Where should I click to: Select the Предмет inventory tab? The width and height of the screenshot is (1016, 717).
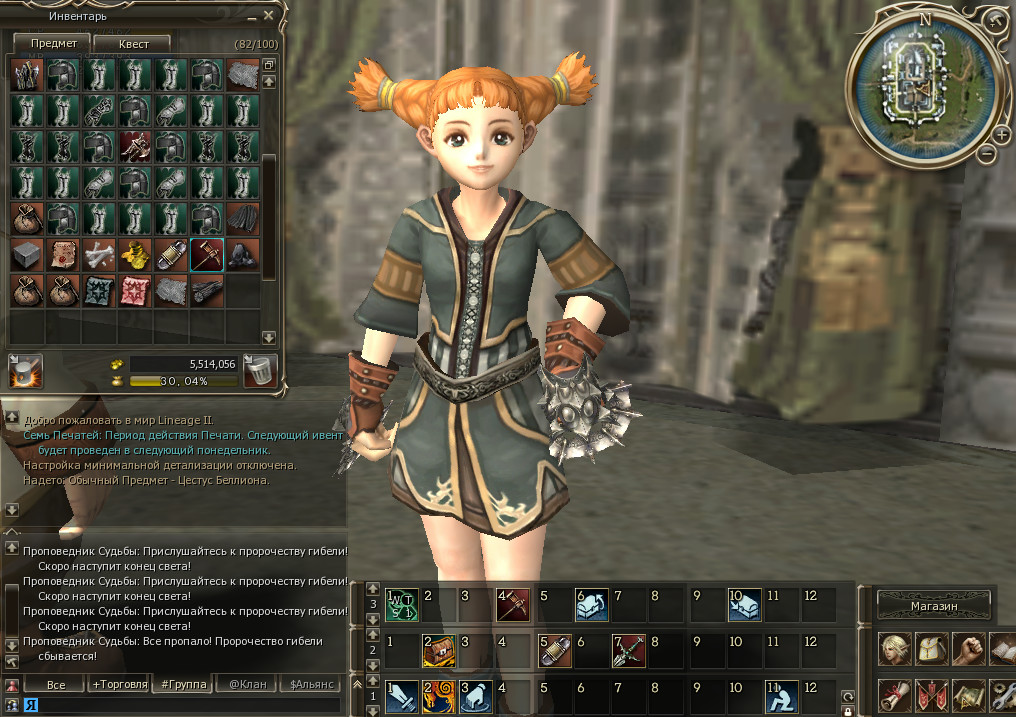coord(50,44)
